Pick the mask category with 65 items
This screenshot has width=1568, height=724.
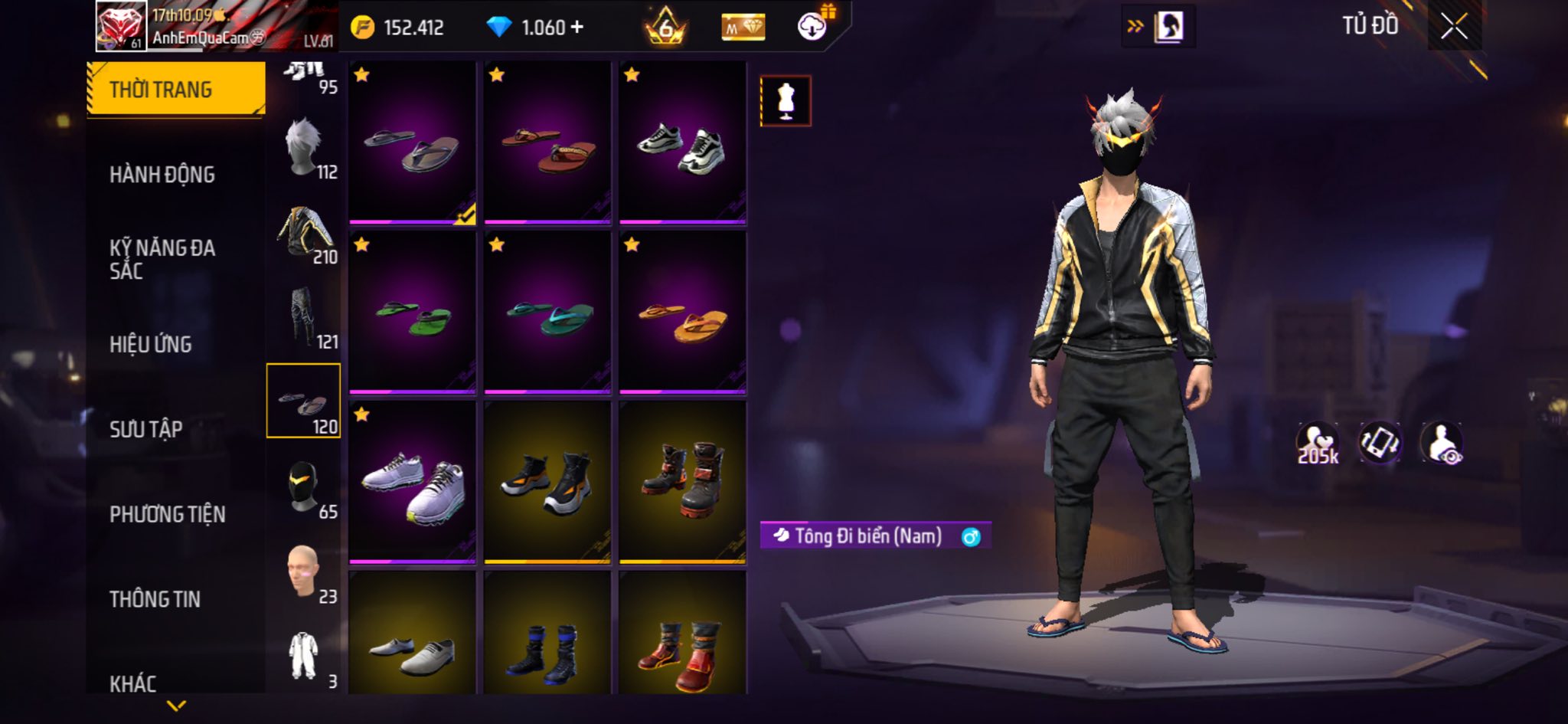click(x=305, y=487)
